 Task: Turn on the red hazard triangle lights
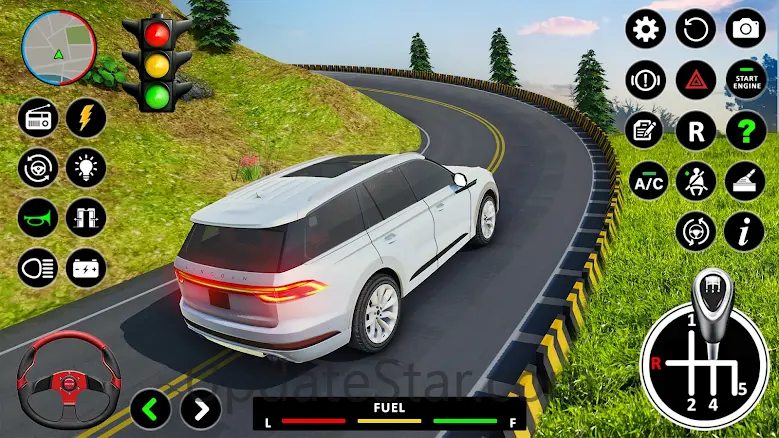click(x=696, y=79)
